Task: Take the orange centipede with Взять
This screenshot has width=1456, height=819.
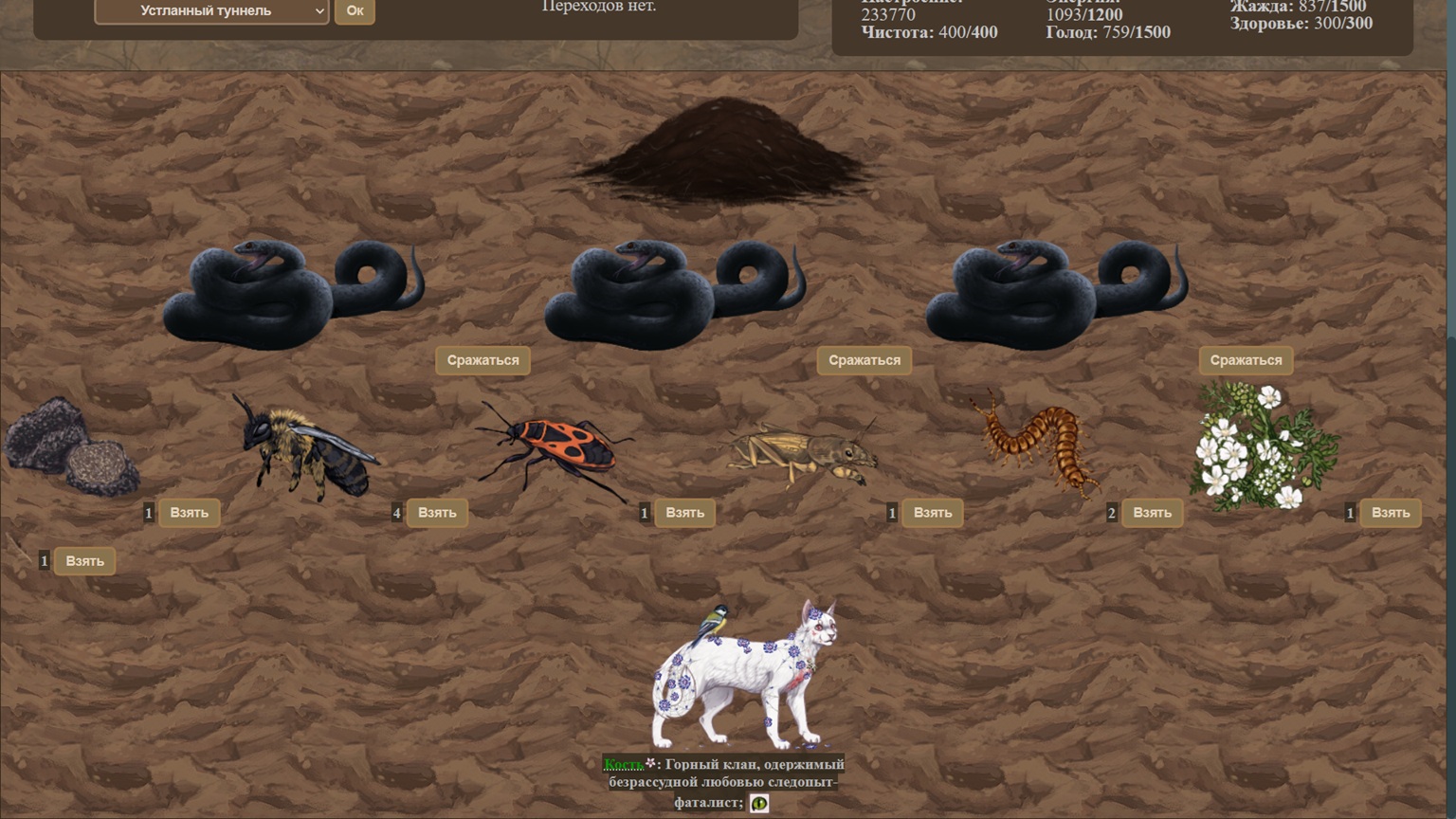Action: tap(1152, 513)
